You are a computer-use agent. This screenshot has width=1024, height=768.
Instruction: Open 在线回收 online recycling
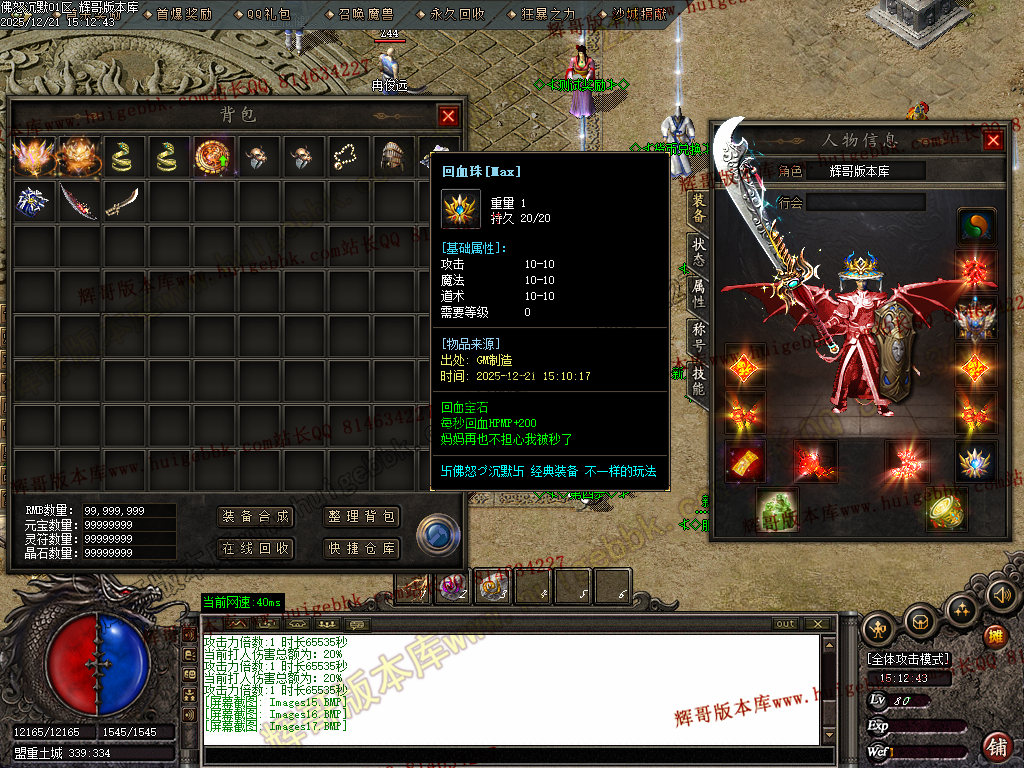coord(256,548)
